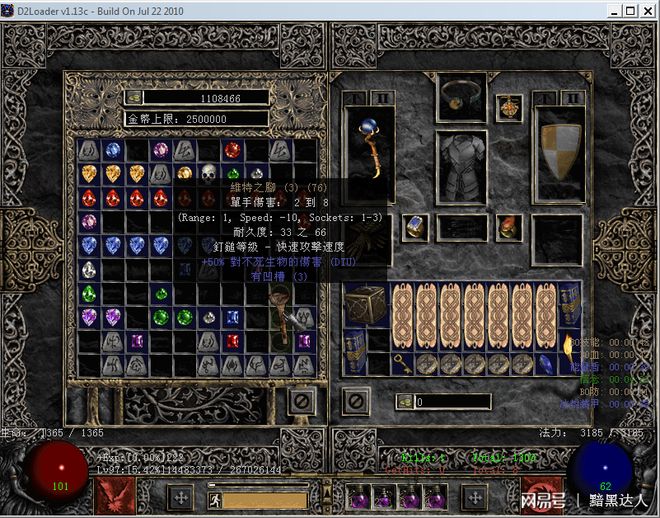Select the Horadric Cube in the inventory
660x518 pixels.
pos(366,306)
